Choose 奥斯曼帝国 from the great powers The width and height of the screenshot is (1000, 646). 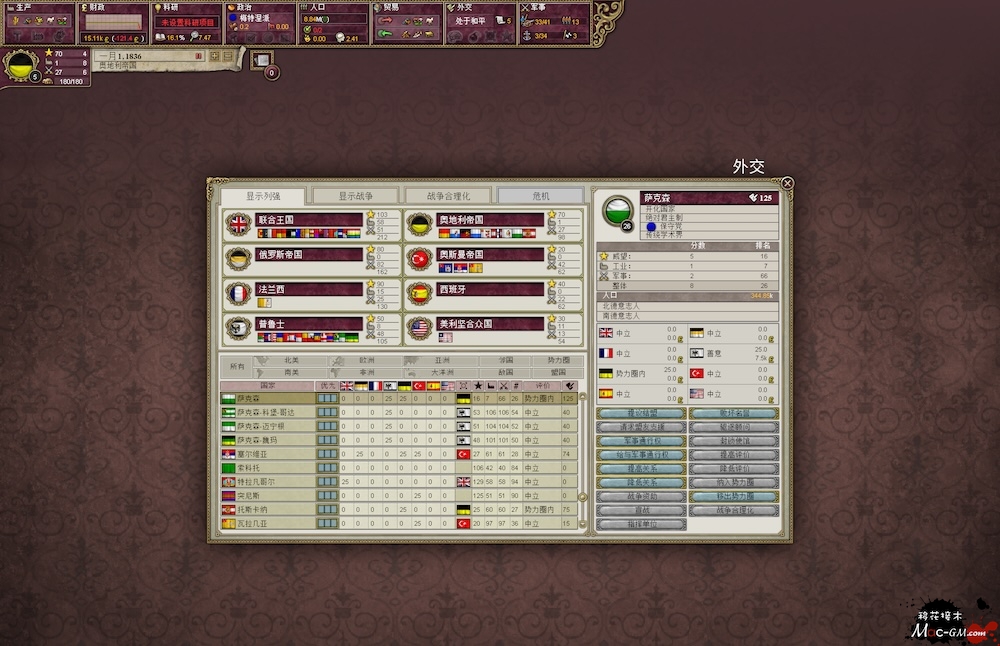click(475, 255)
